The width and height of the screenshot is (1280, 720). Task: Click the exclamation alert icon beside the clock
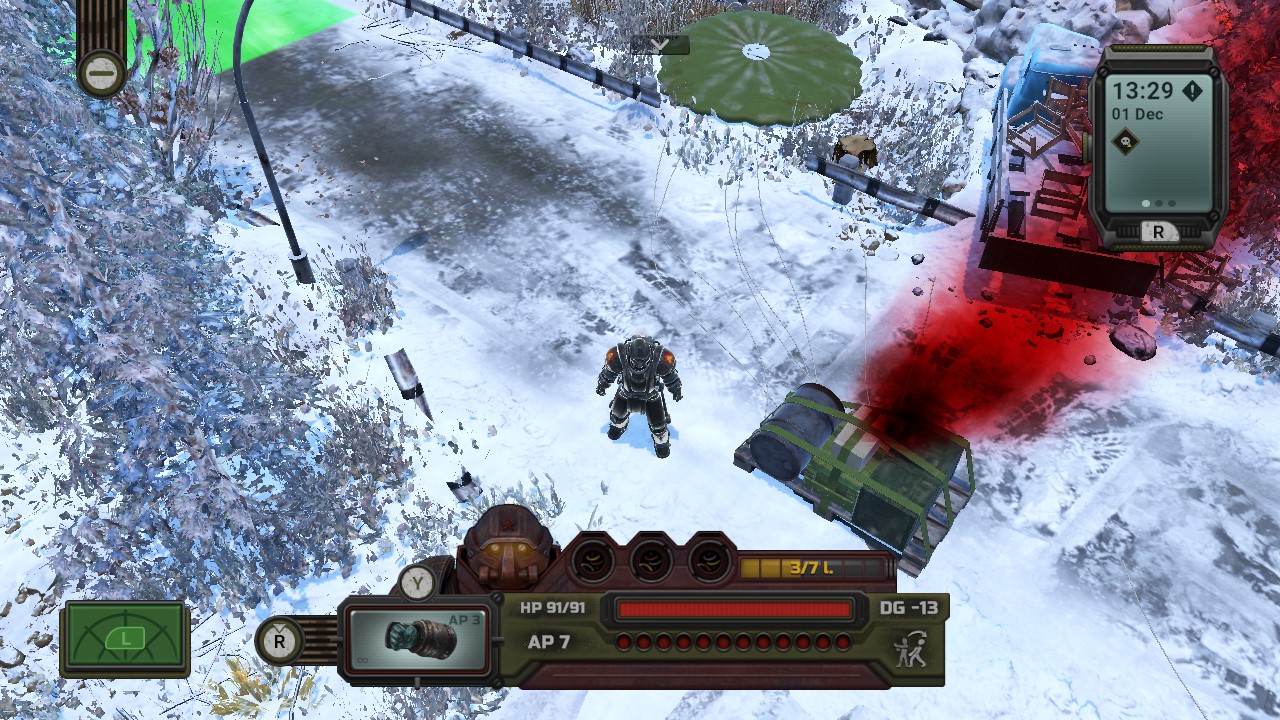[x=1193, y=92]
